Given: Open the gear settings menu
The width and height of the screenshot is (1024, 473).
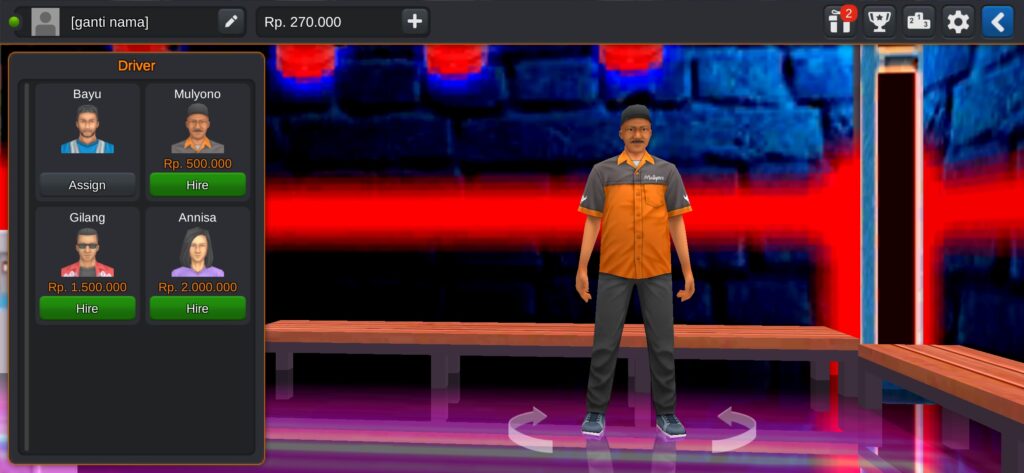Looking at the screenshot, I should 958,21.
